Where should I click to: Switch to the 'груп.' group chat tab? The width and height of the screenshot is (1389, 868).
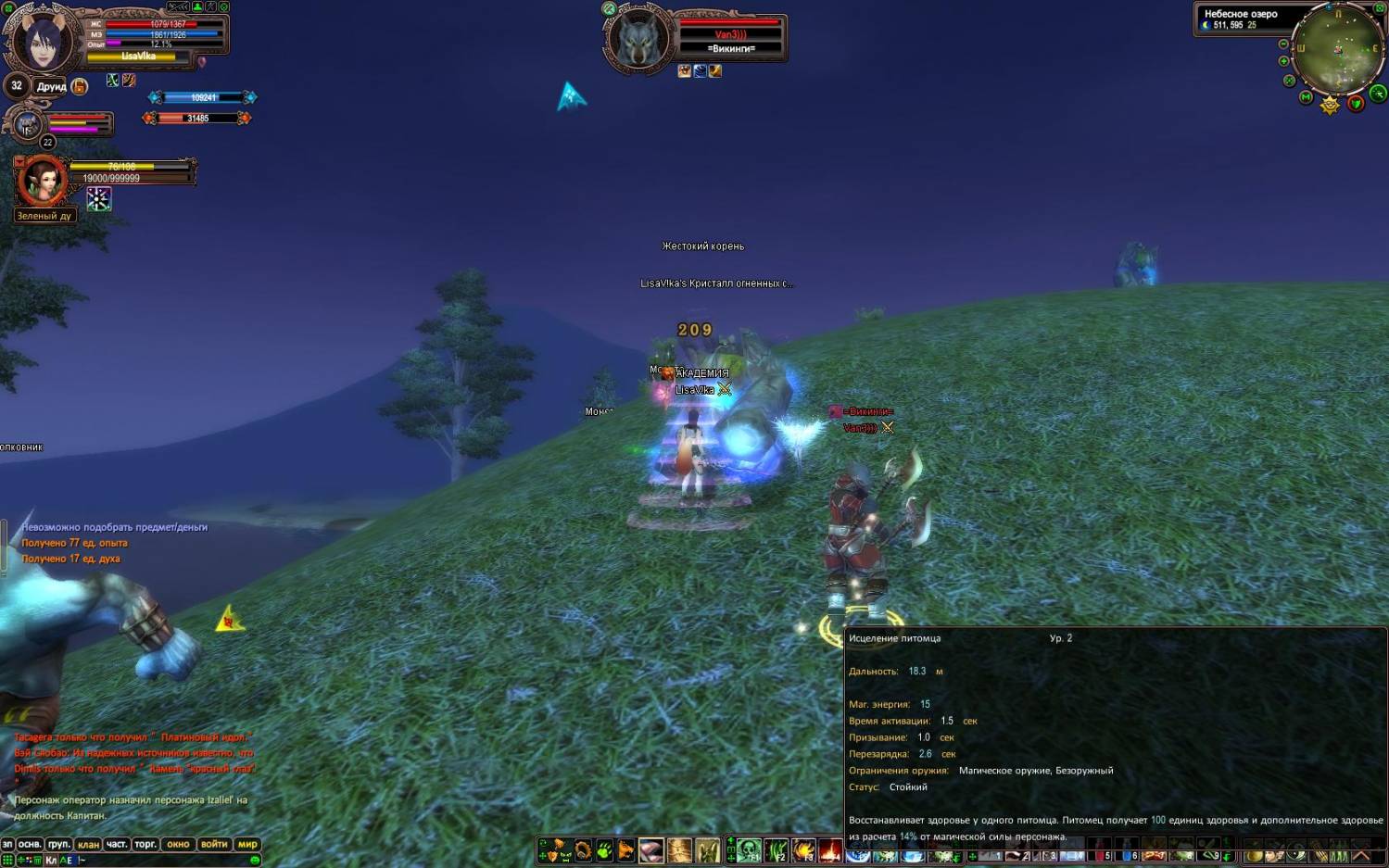pyautogui.click(x=59, y=844)
